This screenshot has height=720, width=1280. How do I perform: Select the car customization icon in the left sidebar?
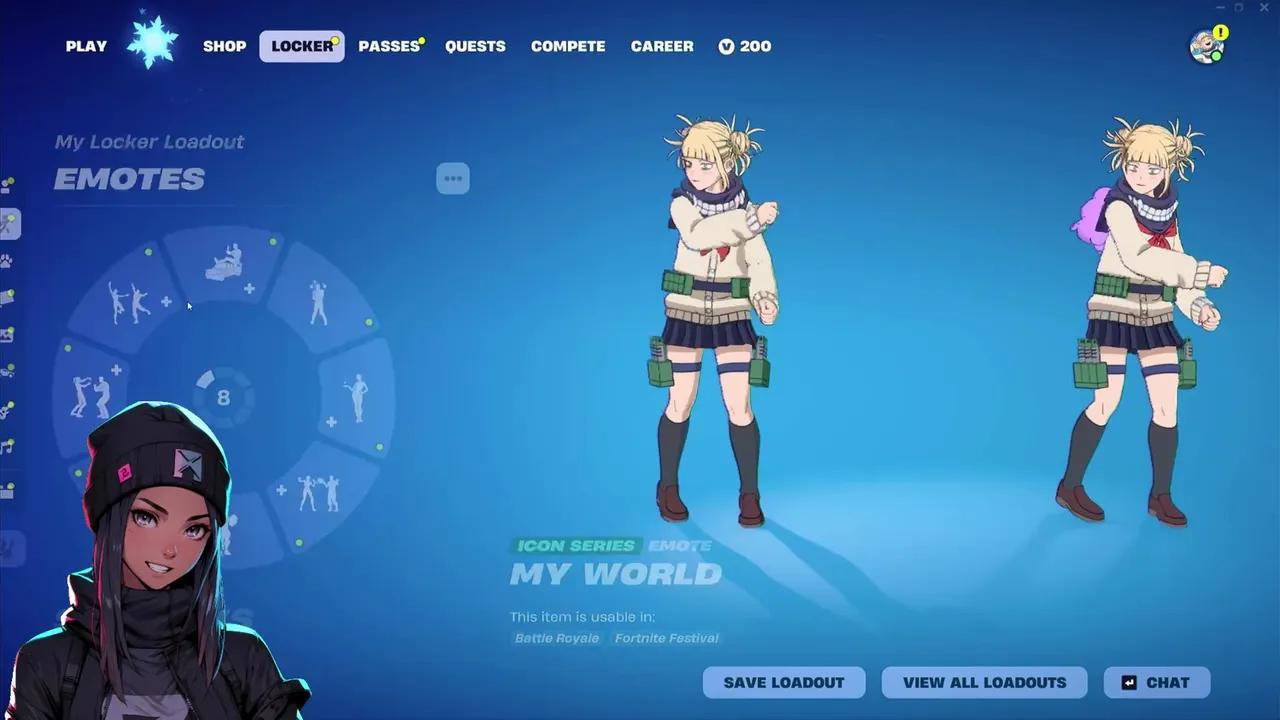(x=10, y=372)
